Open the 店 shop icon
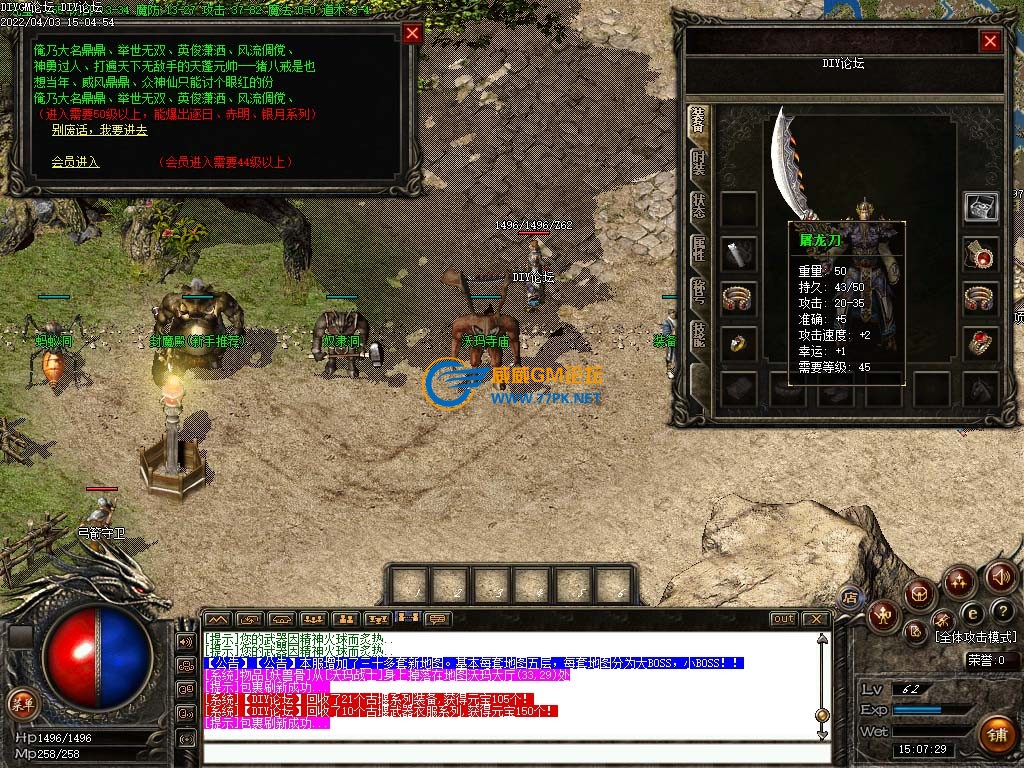 coord(851,598)
